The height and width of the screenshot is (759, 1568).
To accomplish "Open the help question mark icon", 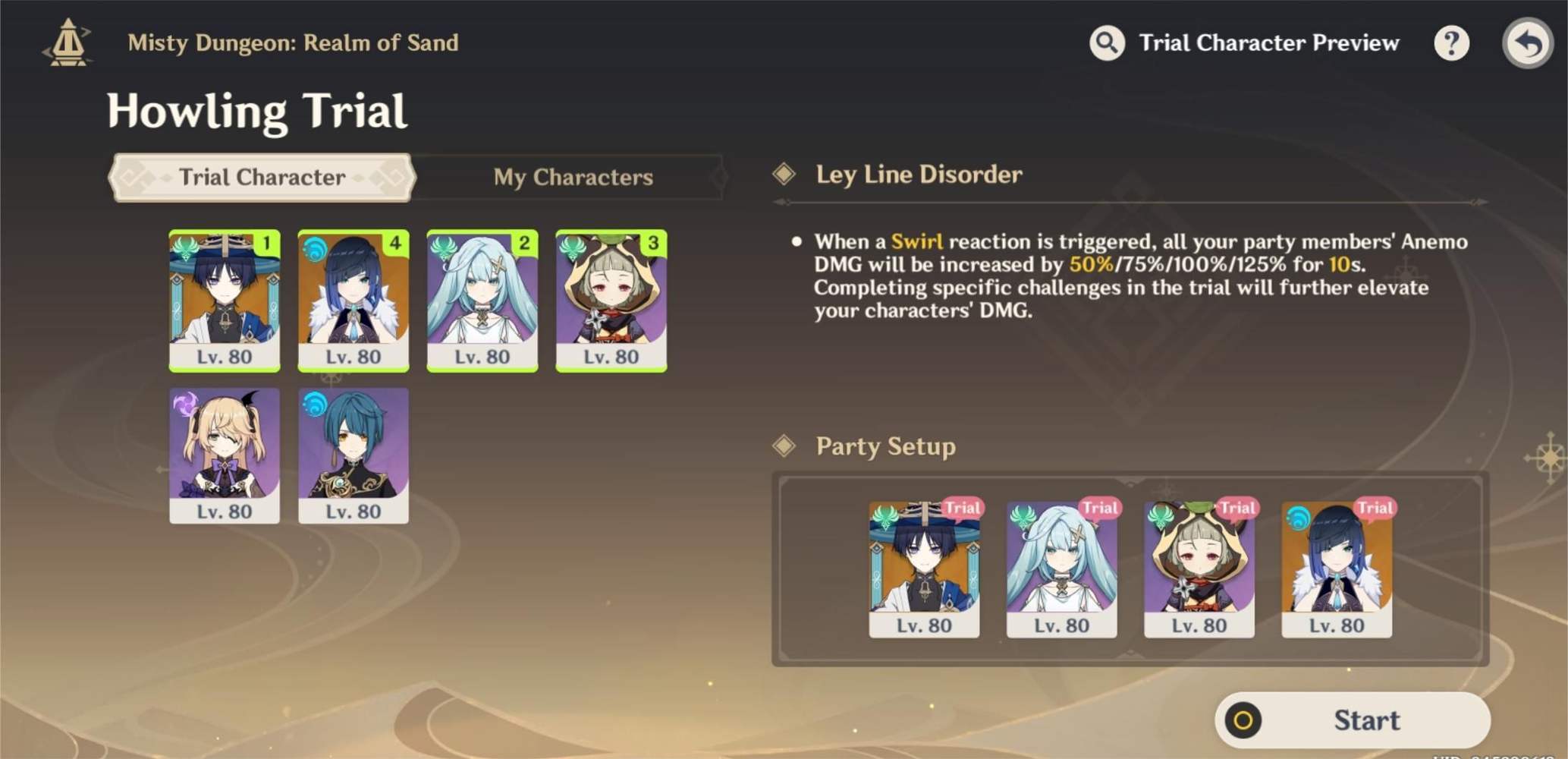I will coord(1451,43).
